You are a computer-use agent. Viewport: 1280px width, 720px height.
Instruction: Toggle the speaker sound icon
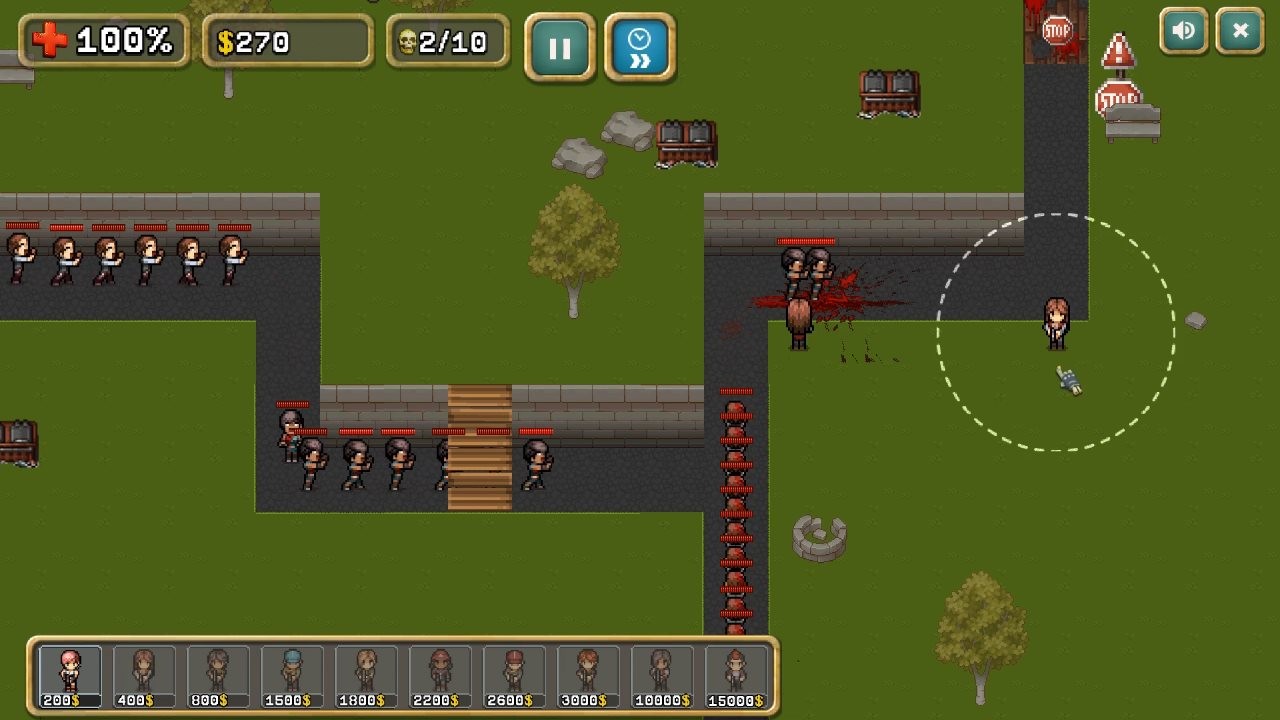pyautogui.click(x=1183, y=31)
